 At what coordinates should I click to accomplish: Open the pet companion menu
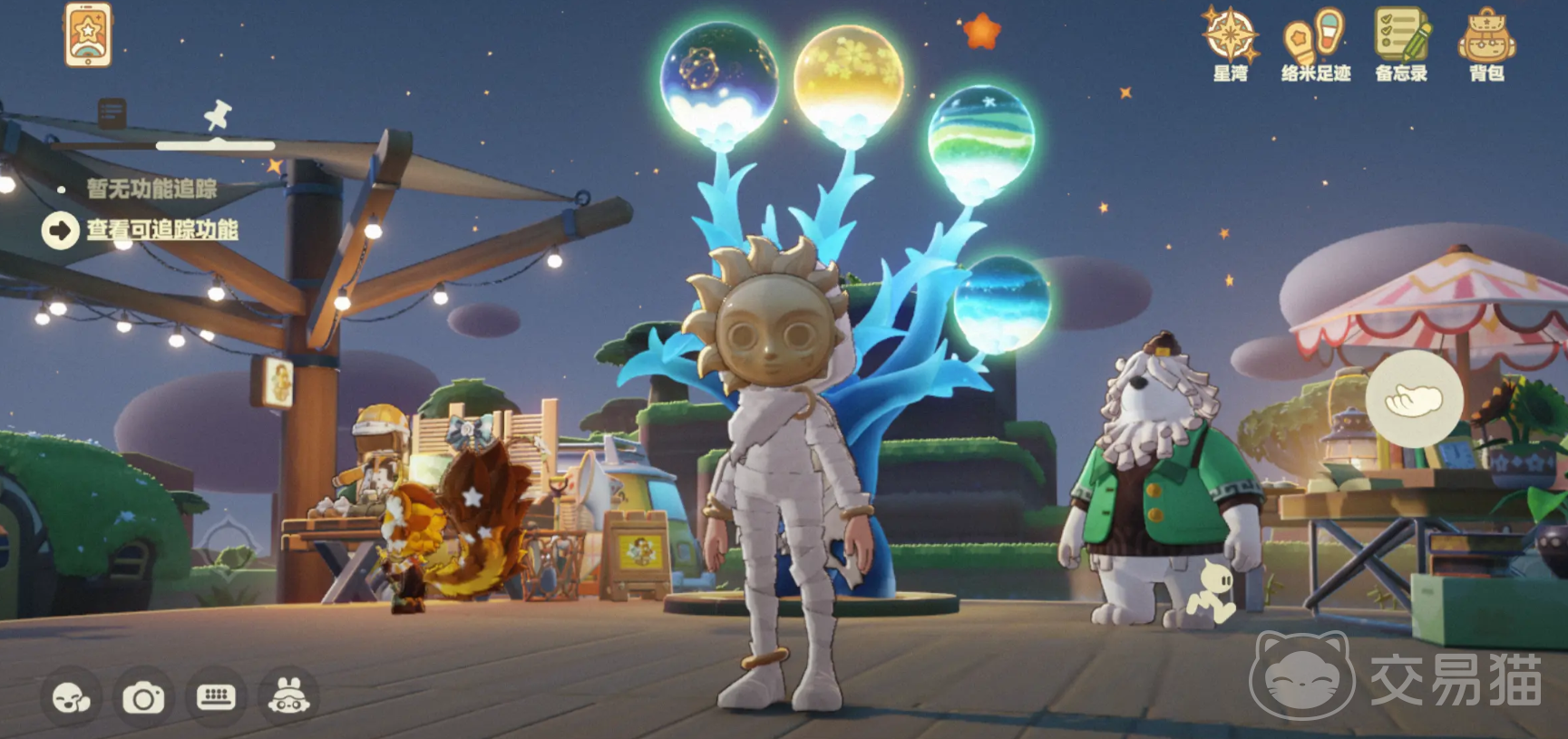coord(288,697)
